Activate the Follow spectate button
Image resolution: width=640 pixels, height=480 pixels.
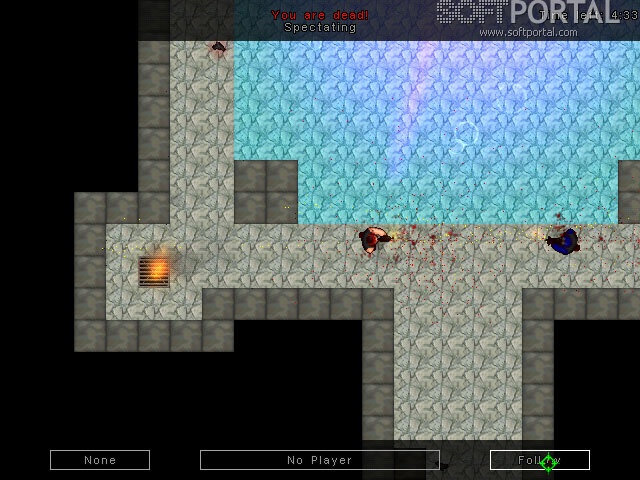(539, 460)
